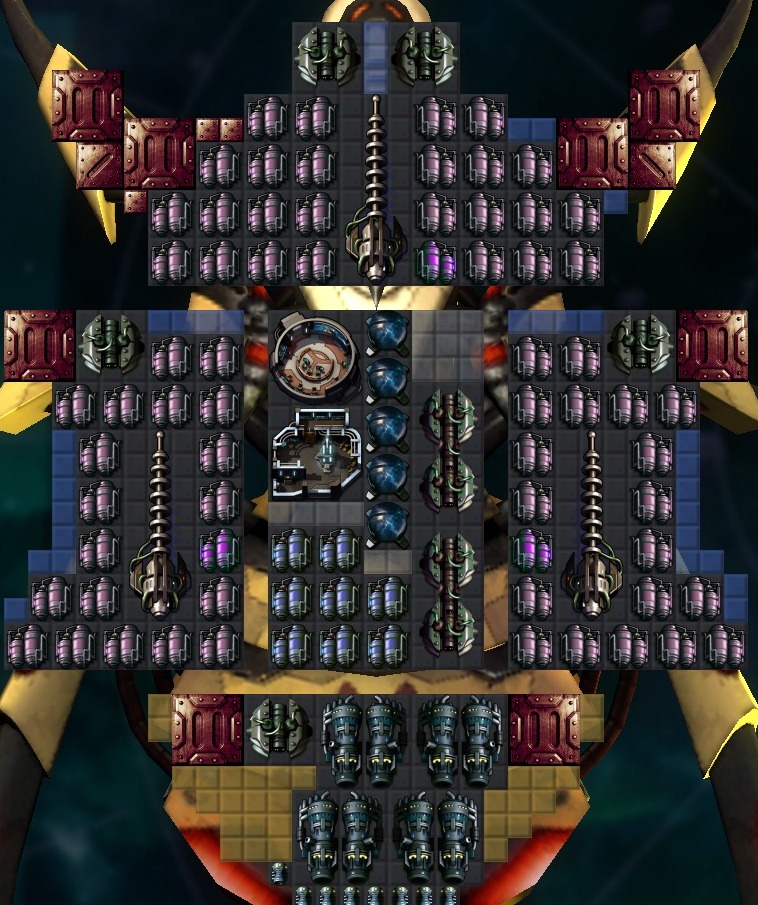The image size is (758, 905).
Task: Select the round brown reactor module
Action: click(316, 354)
